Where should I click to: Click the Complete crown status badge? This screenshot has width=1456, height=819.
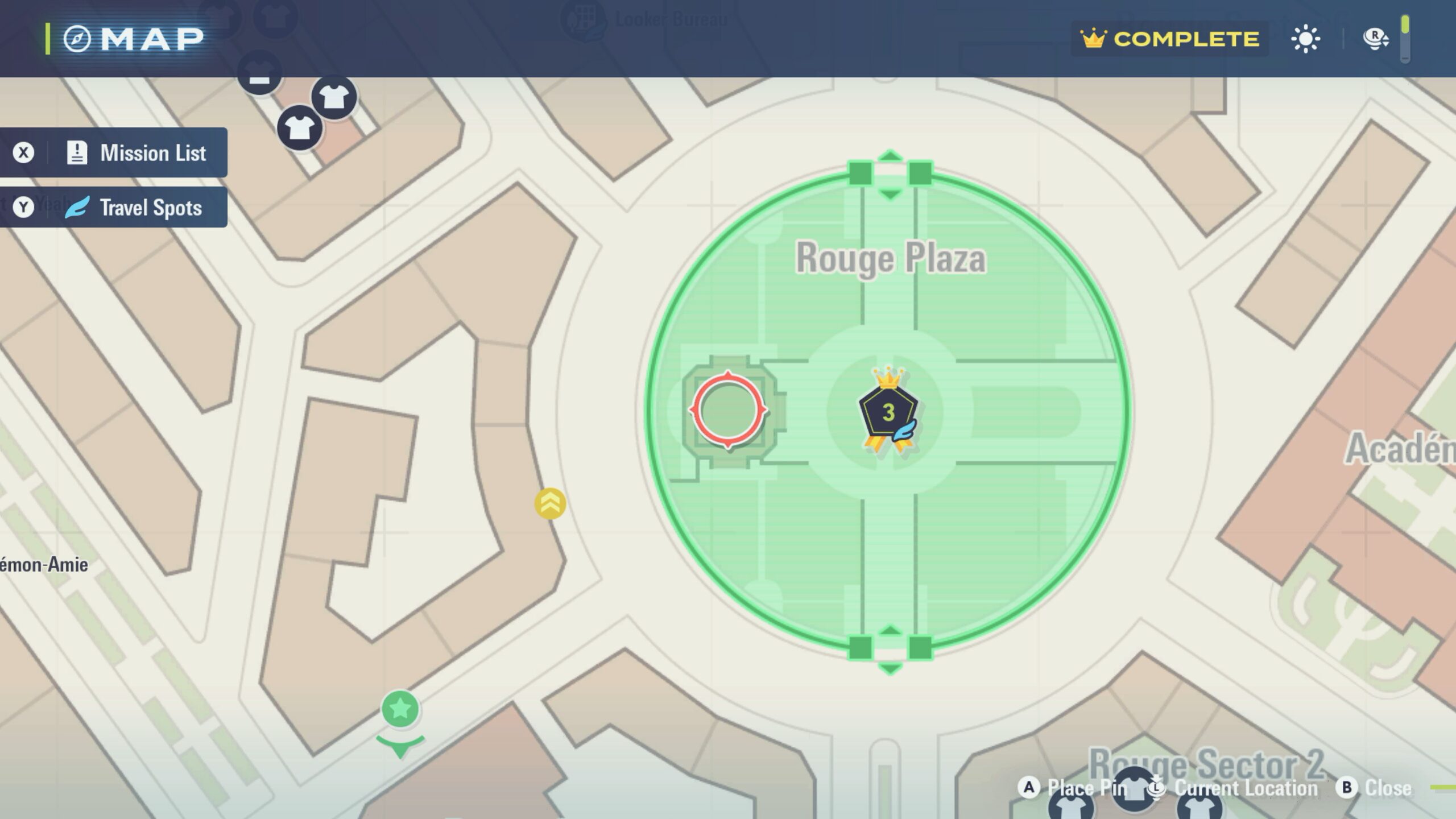pyautogui.click(x=1170, y=39)
